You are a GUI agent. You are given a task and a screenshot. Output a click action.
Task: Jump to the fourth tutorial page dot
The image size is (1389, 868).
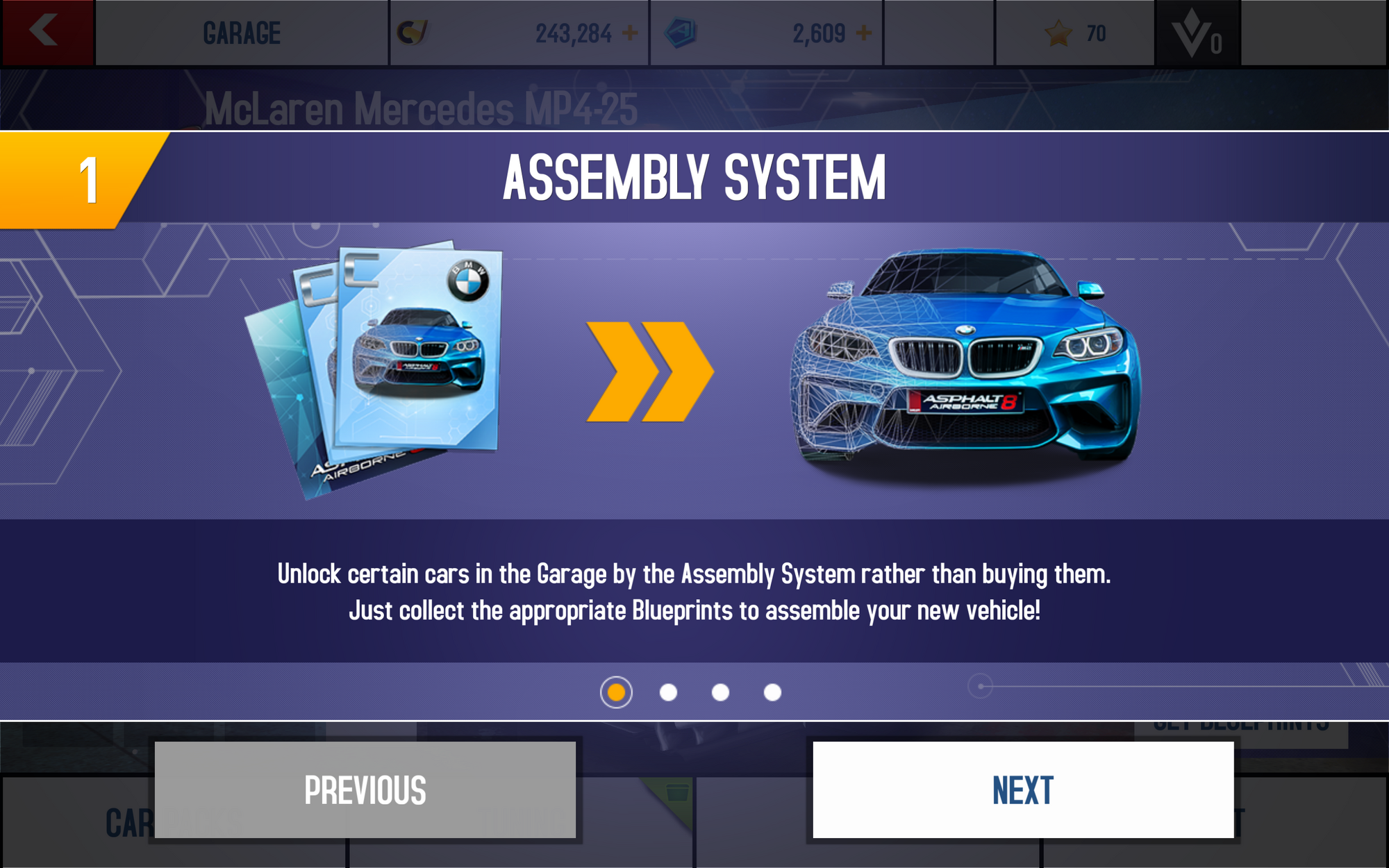tap(772, 692)
